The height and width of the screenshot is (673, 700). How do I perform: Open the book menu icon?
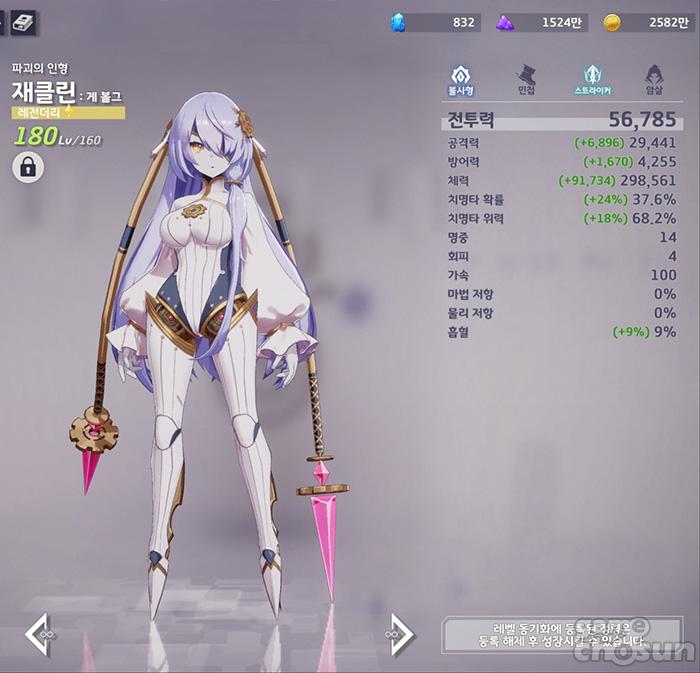(24, 20)
